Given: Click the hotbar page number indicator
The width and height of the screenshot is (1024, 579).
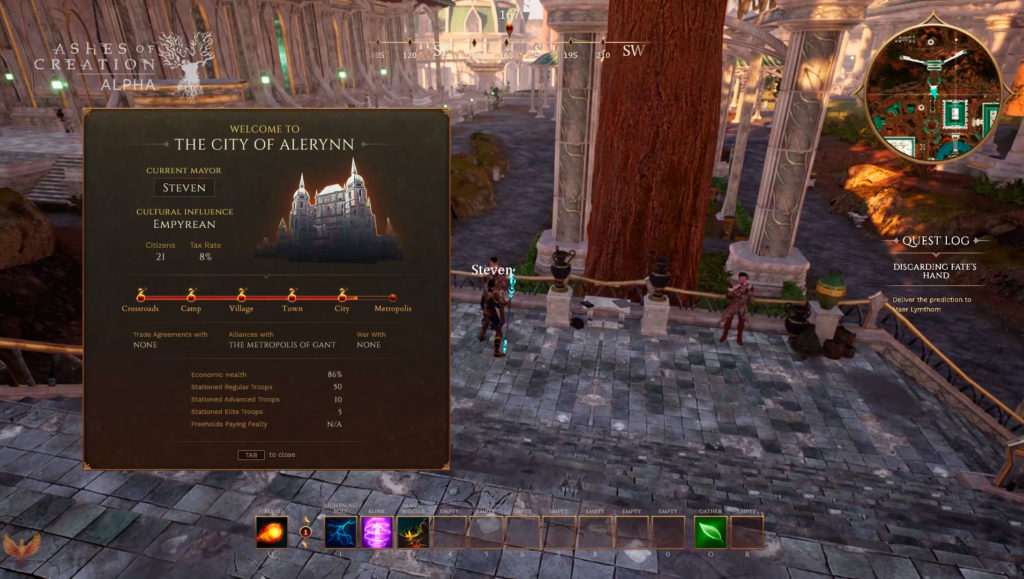Looking at the screenshot, I should click(306, 532).
